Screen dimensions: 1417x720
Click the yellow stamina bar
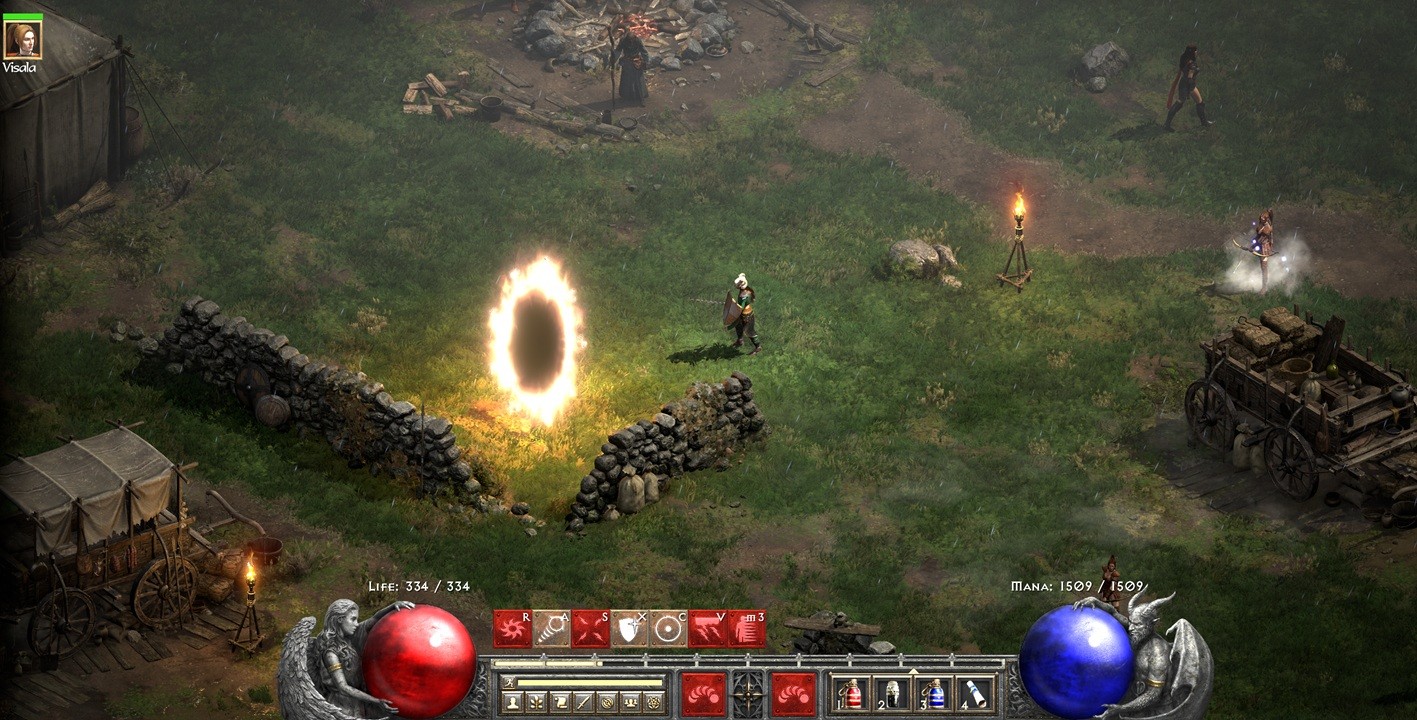[590, 681]
